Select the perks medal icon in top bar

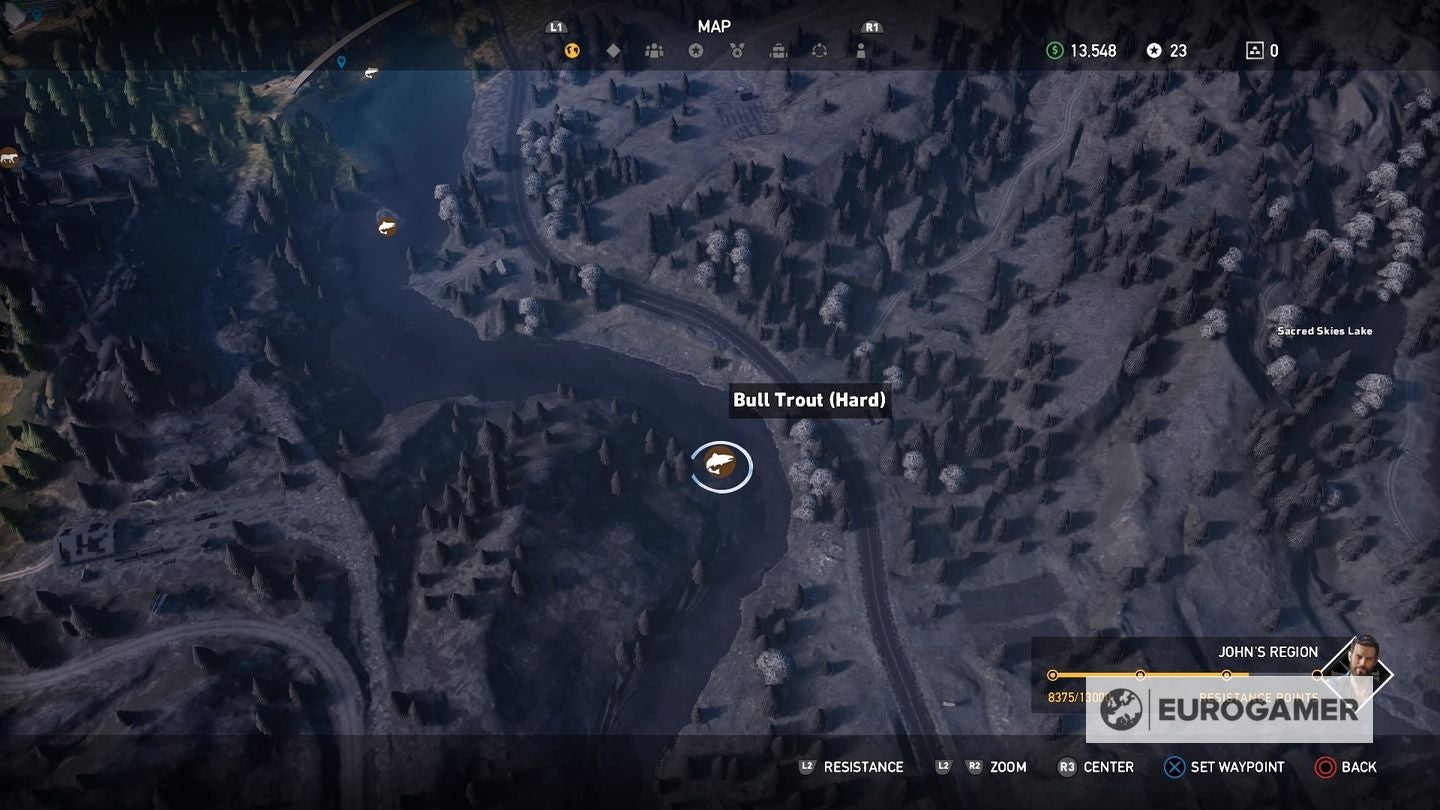737,50
